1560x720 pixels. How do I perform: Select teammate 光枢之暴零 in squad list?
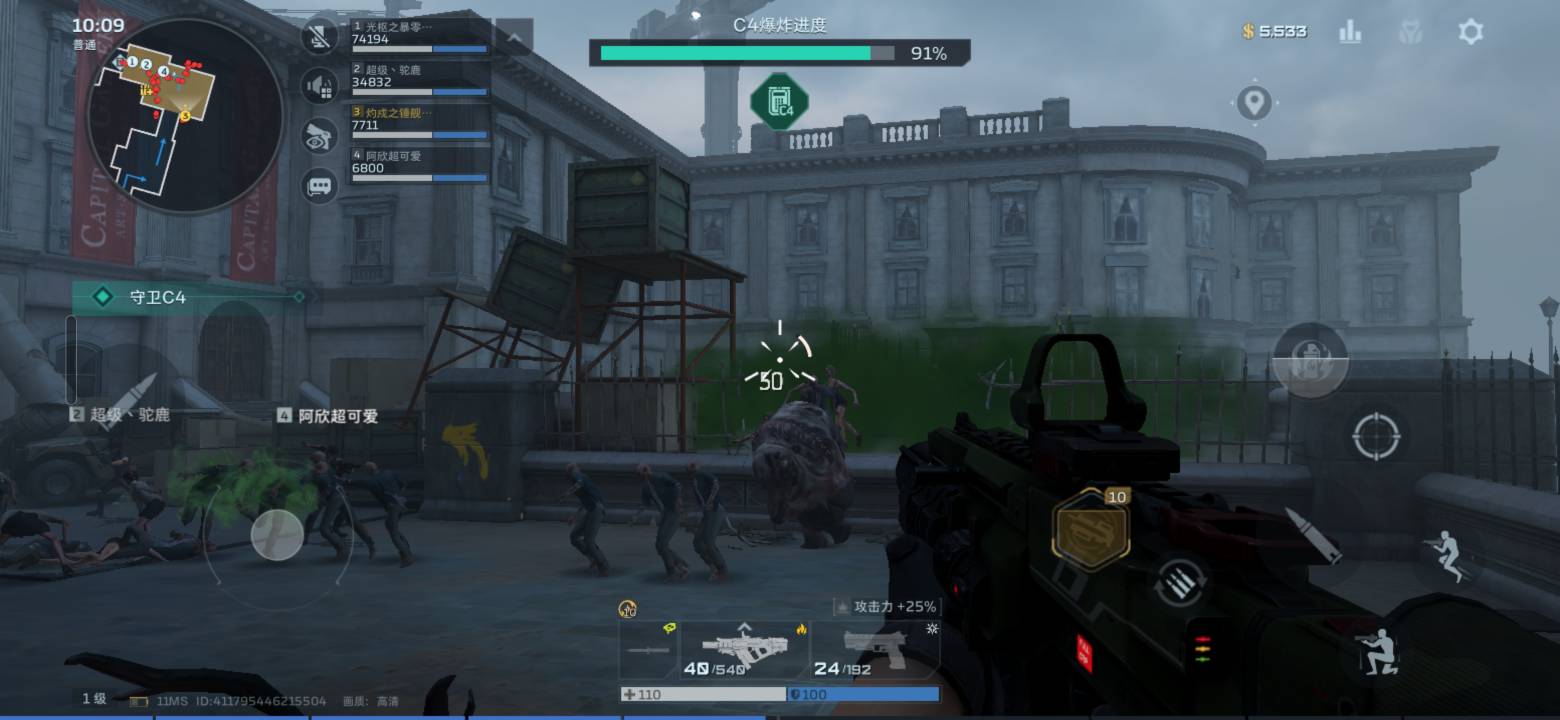pyautogui.click(x=420, y=34)
